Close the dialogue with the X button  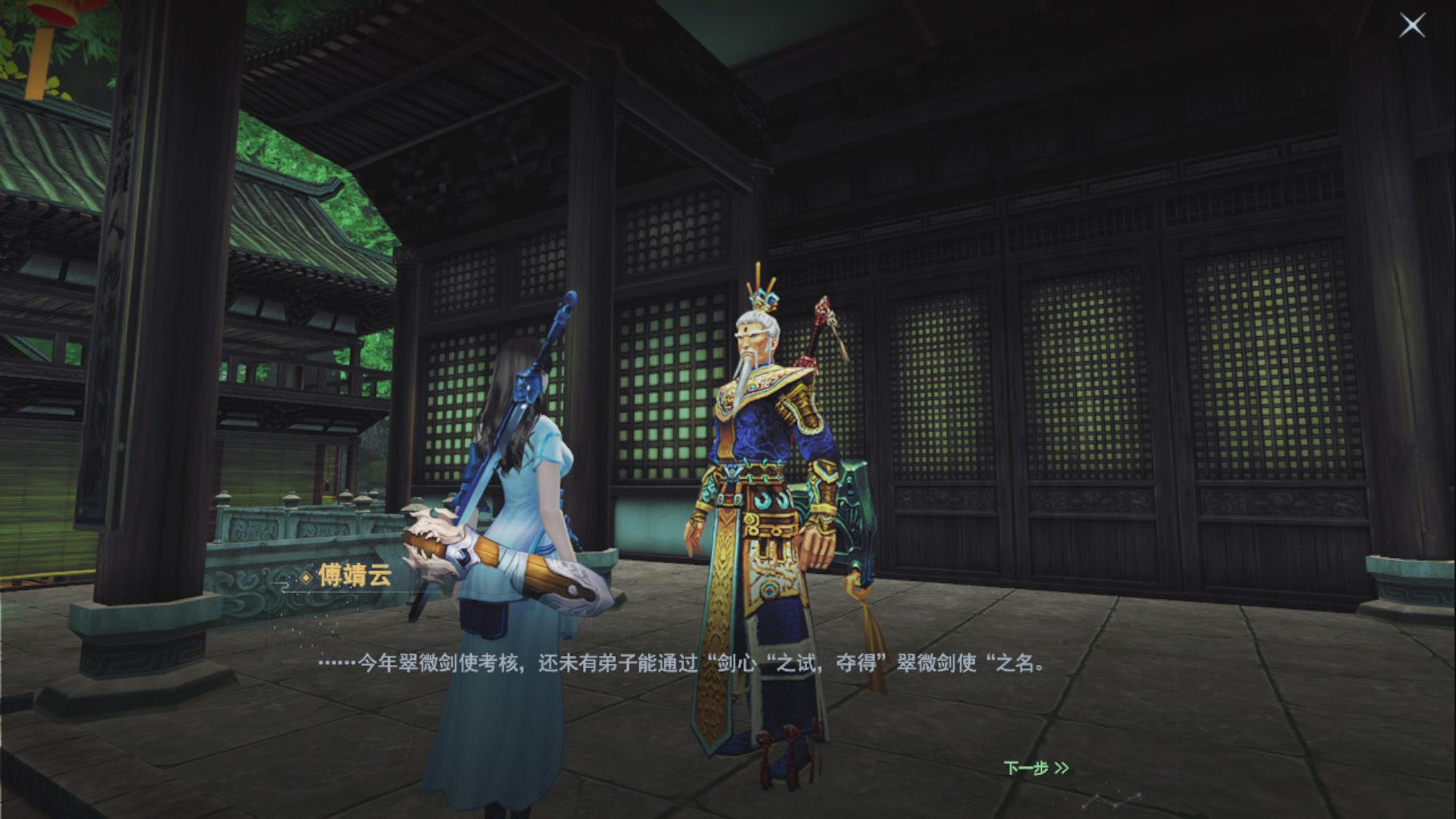click(1412, 25)
